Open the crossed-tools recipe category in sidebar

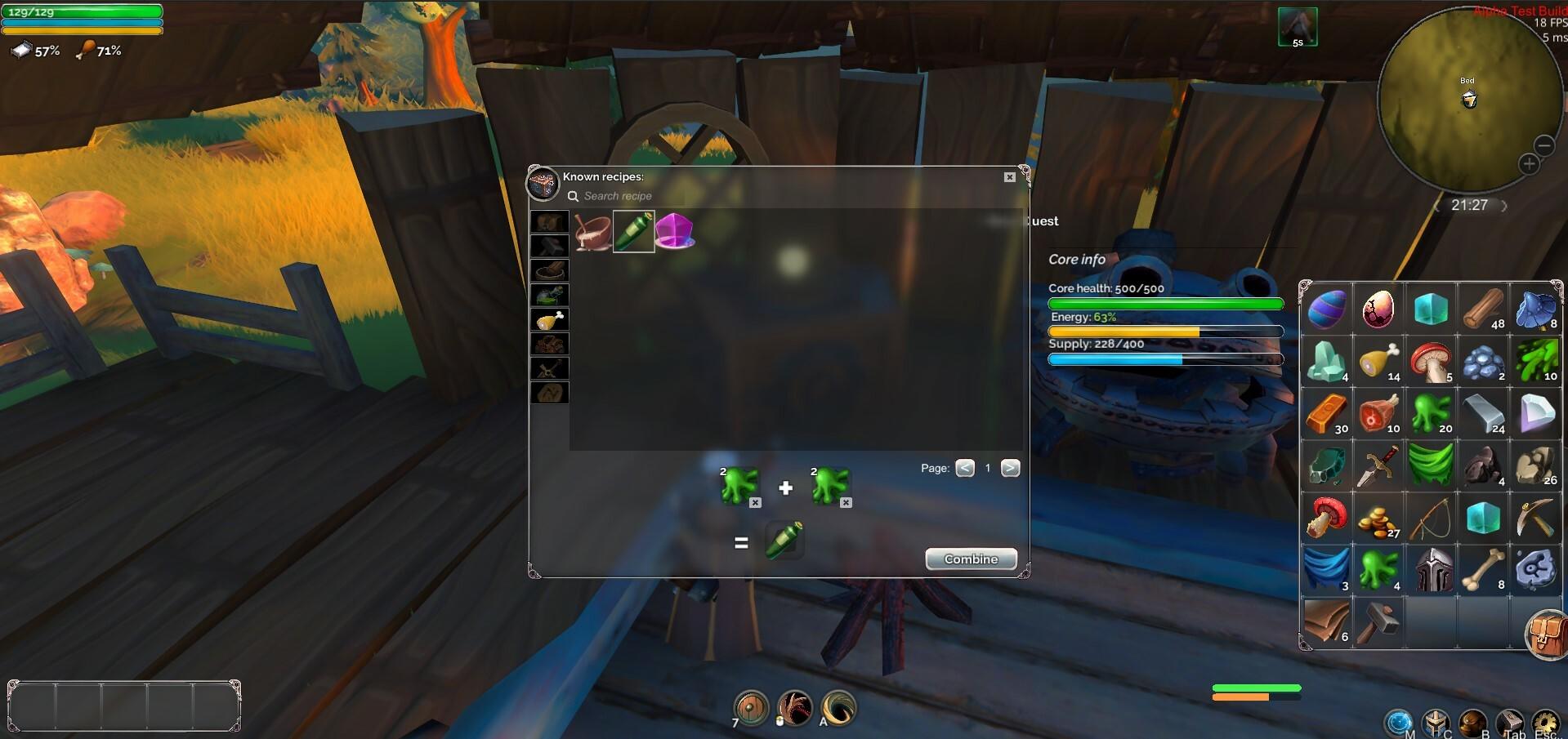549,368
